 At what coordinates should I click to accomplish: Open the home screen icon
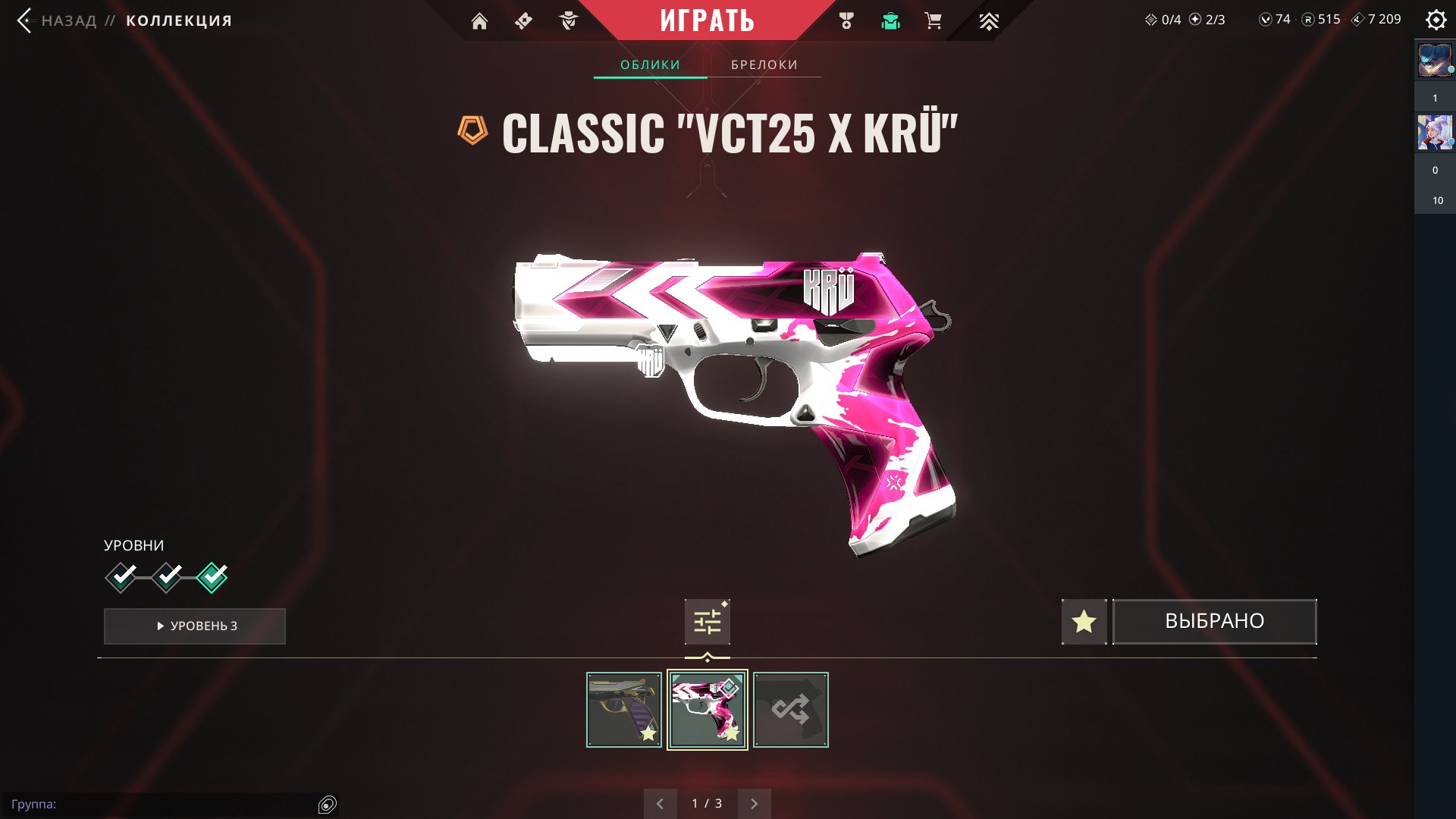coord(479,21)
